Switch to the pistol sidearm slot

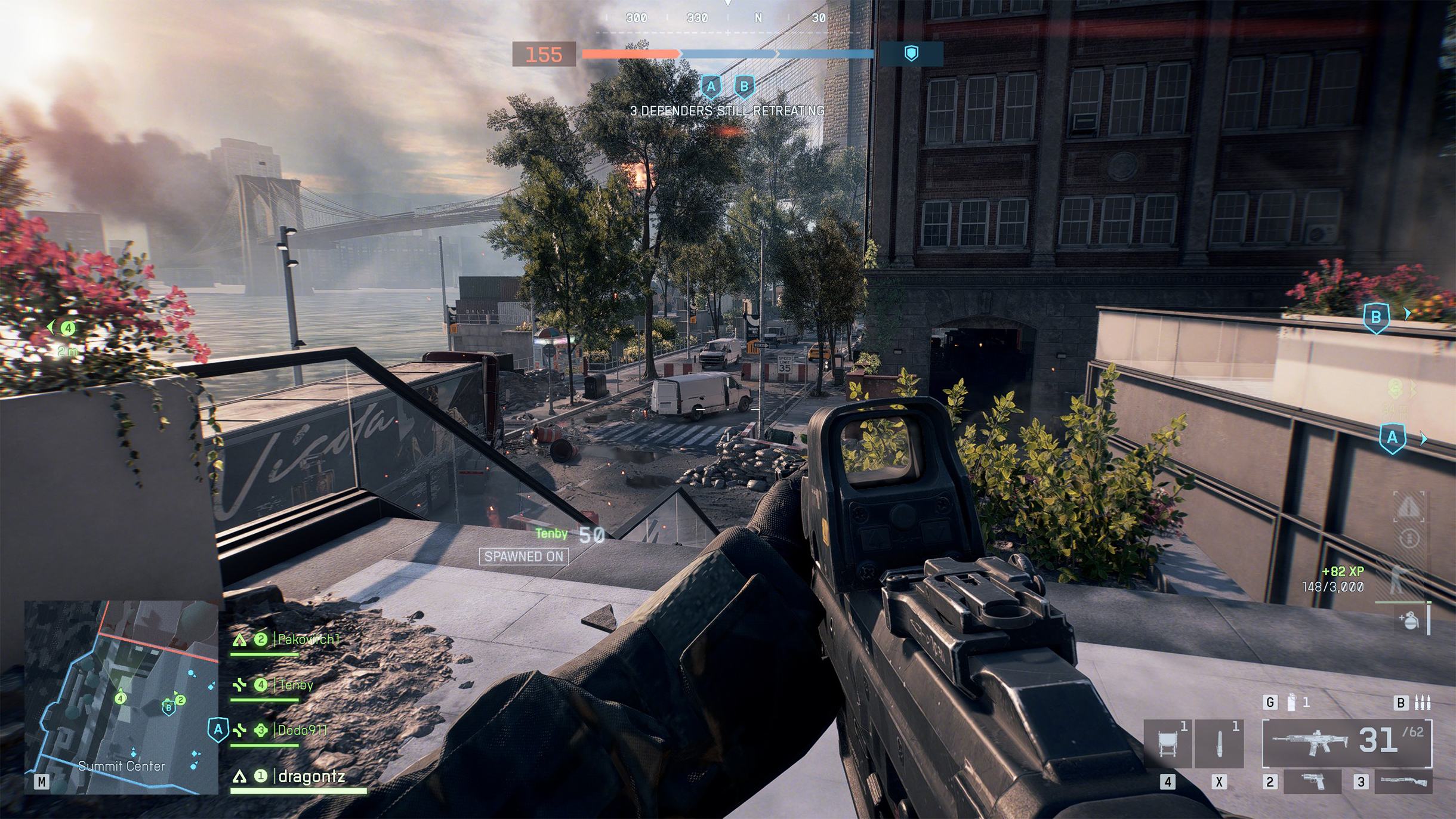1312,781
